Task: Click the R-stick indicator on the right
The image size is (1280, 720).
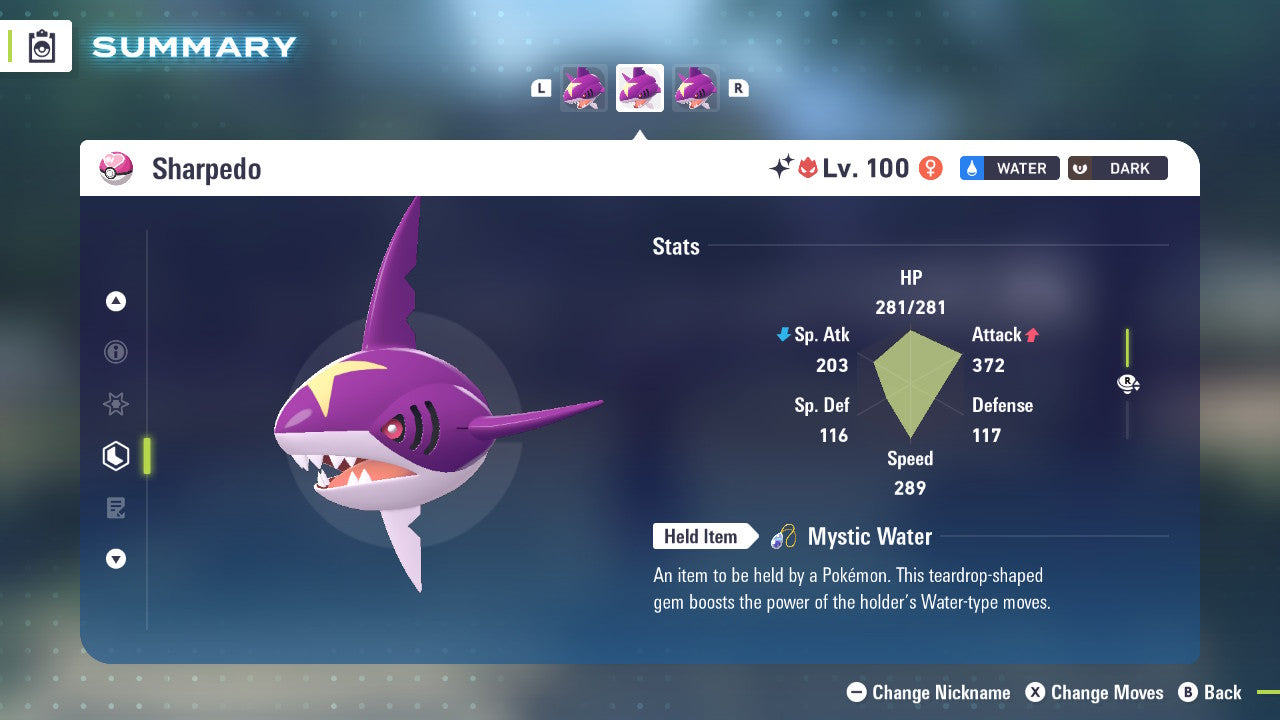Action: (1127, 383)
